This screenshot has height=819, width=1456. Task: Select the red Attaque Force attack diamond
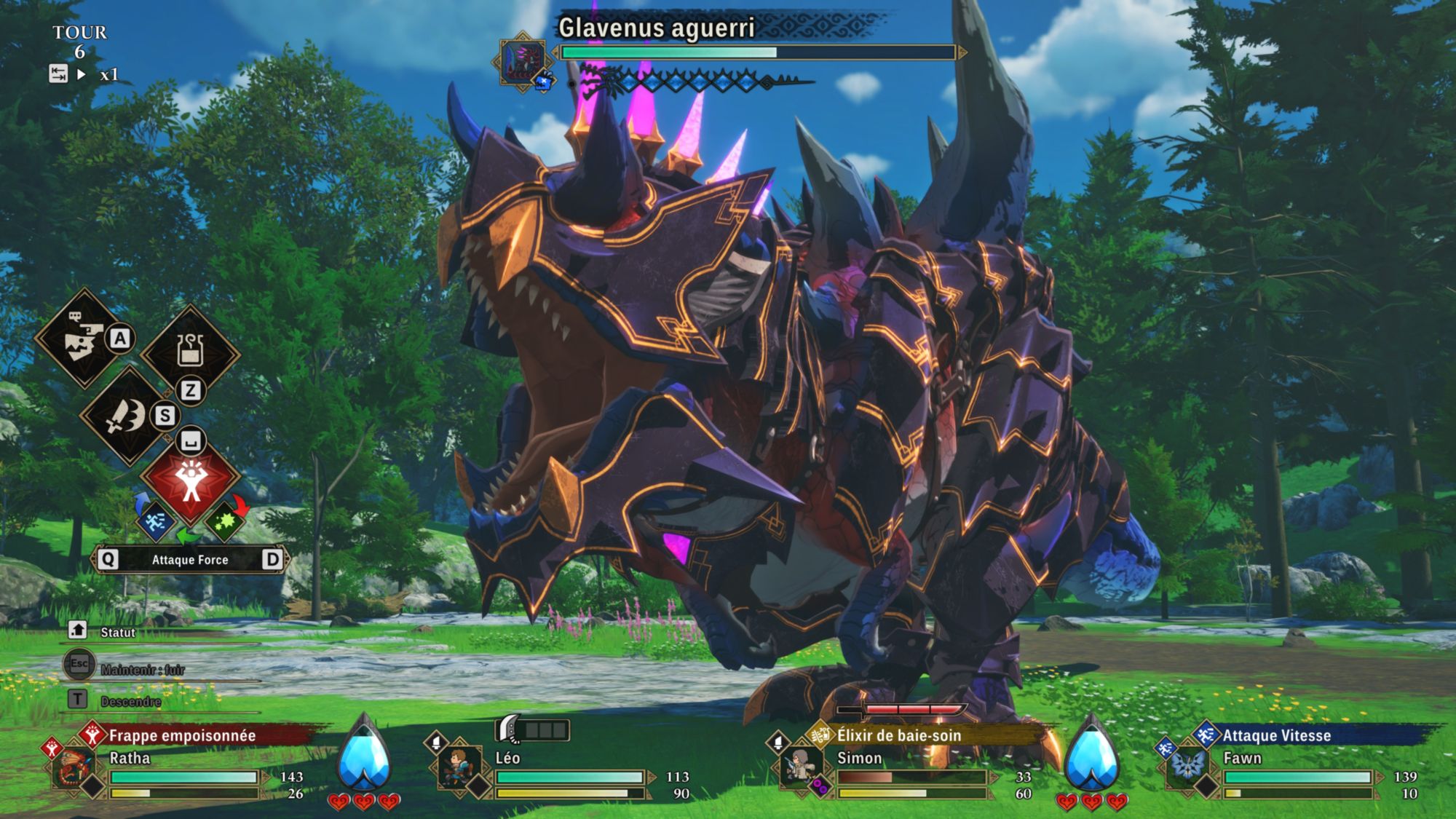(191, 478)
